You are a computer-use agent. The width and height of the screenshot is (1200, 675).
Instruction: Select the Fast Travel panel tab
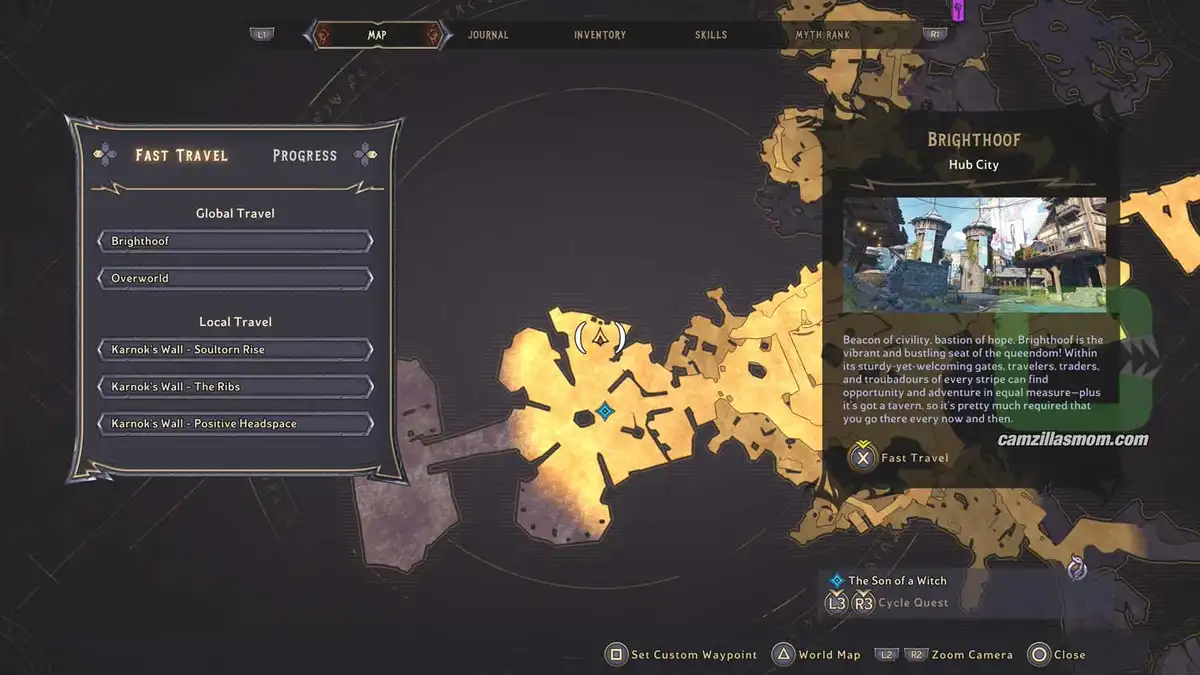[x=182, y=155]
